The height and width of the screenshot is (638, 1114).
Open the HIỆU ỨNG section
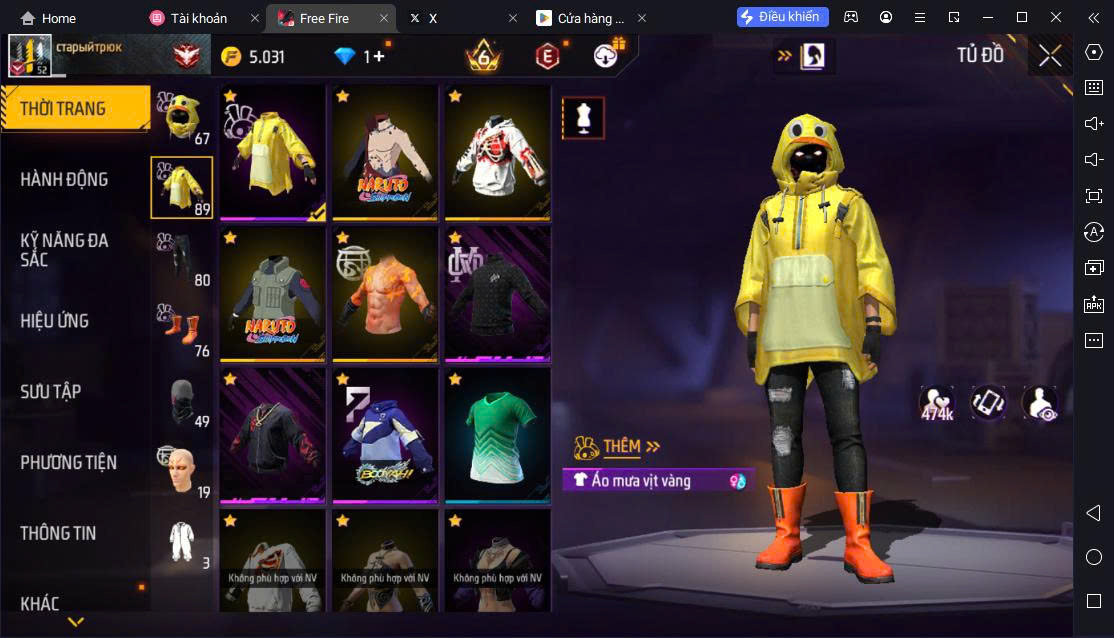pos(55,321)
